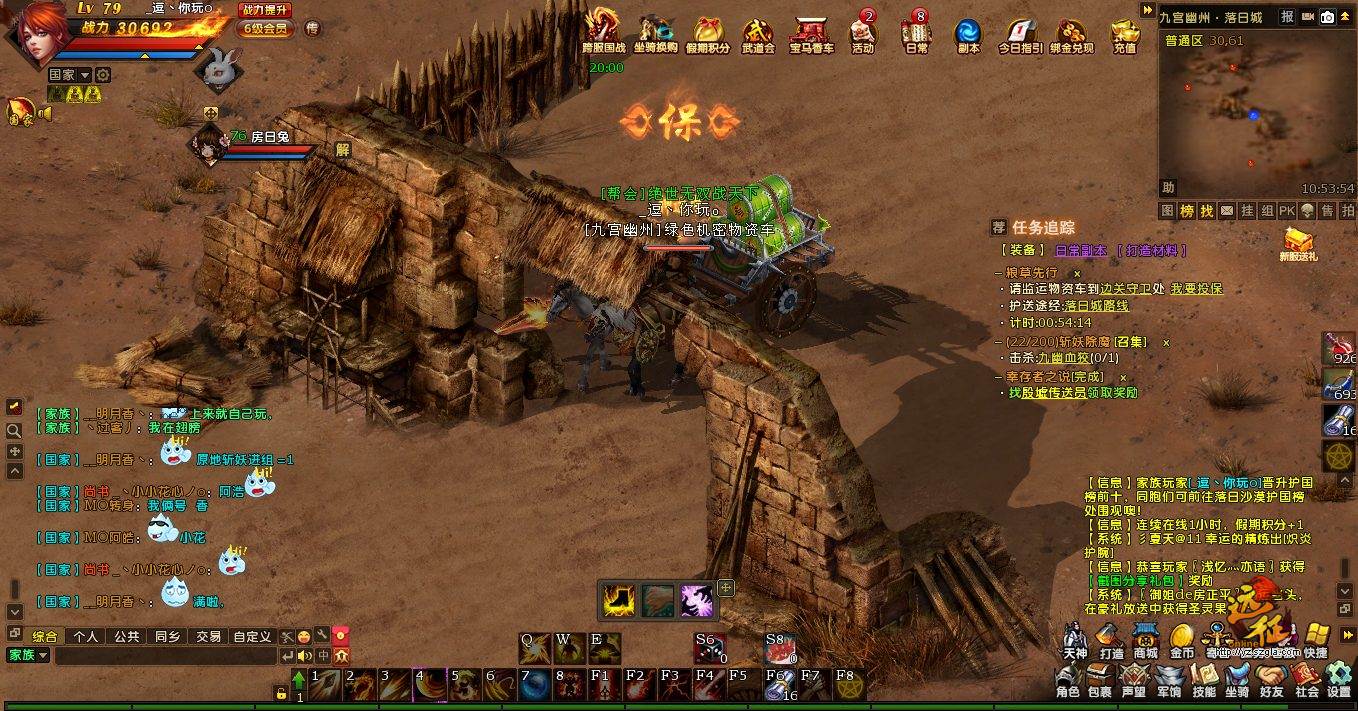Open the 日常 daily tasks icon
This screenshot has width=1358, height=711.
(916, 35)
